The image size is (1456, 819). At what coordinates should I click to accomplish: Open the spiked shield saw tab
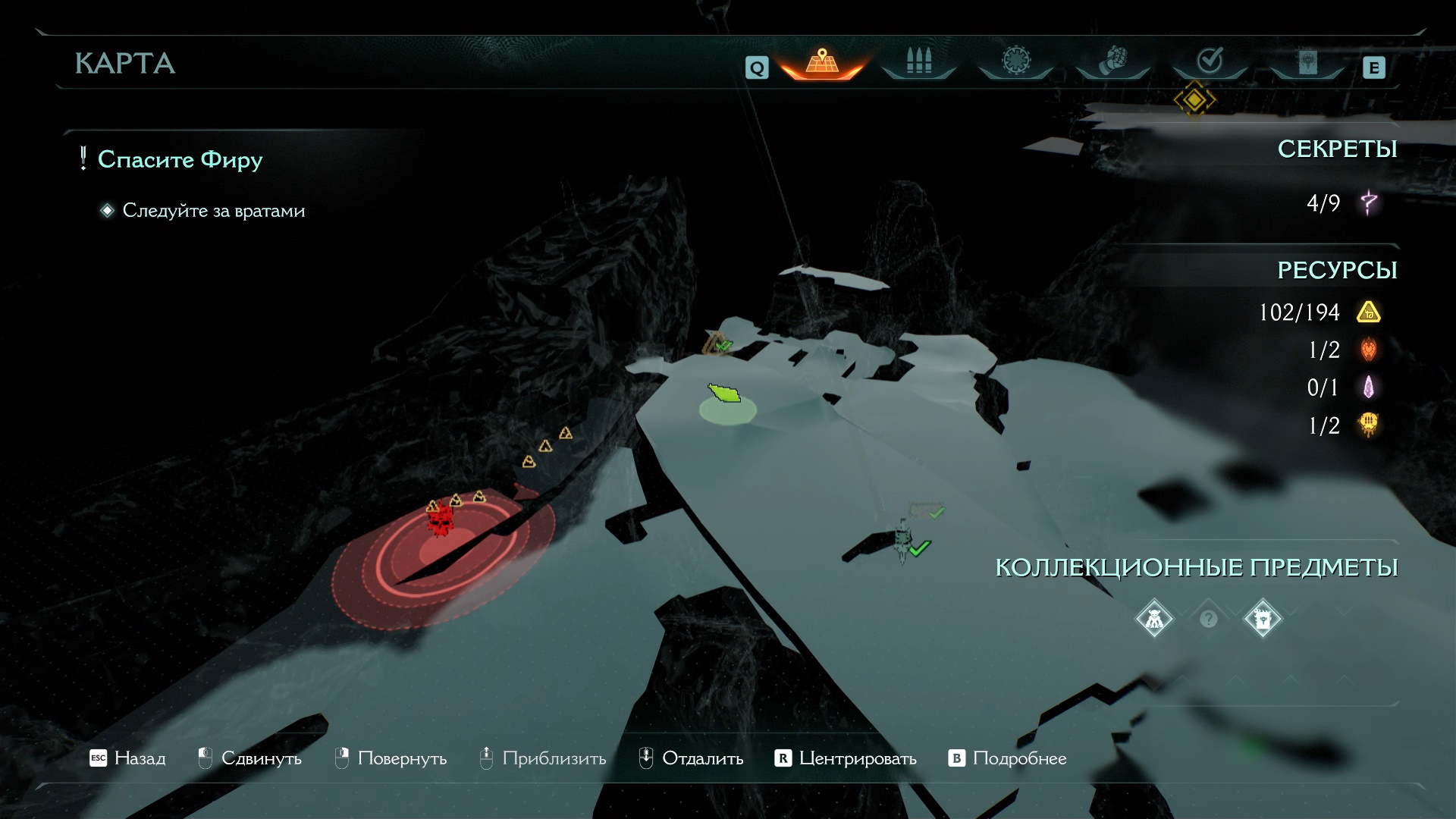[x=1015, y=61]
